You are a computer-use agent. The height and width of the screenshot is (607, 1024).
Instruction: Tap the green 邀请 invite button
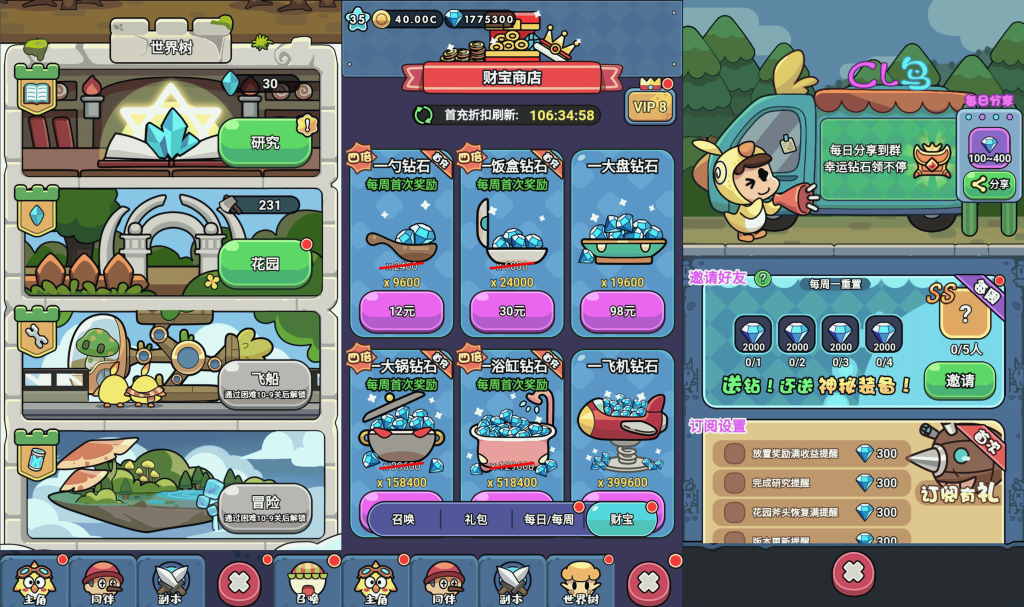pos(958,381)
